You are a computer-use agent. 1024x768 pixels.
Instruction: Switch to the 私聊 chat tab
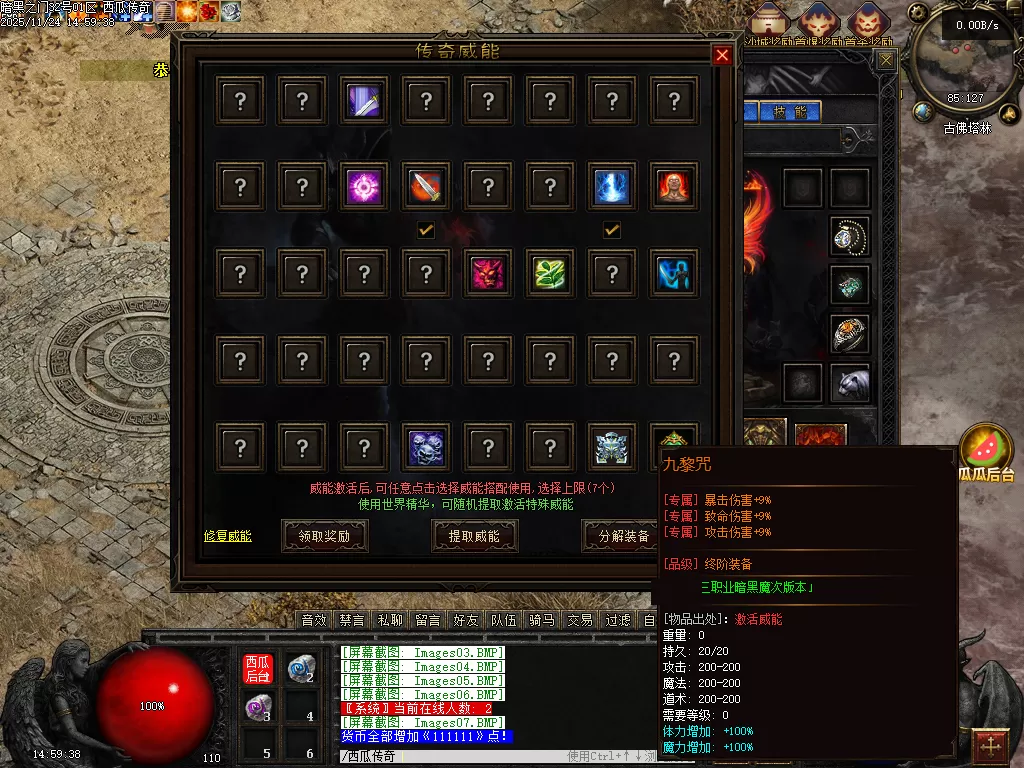(389, 620)
